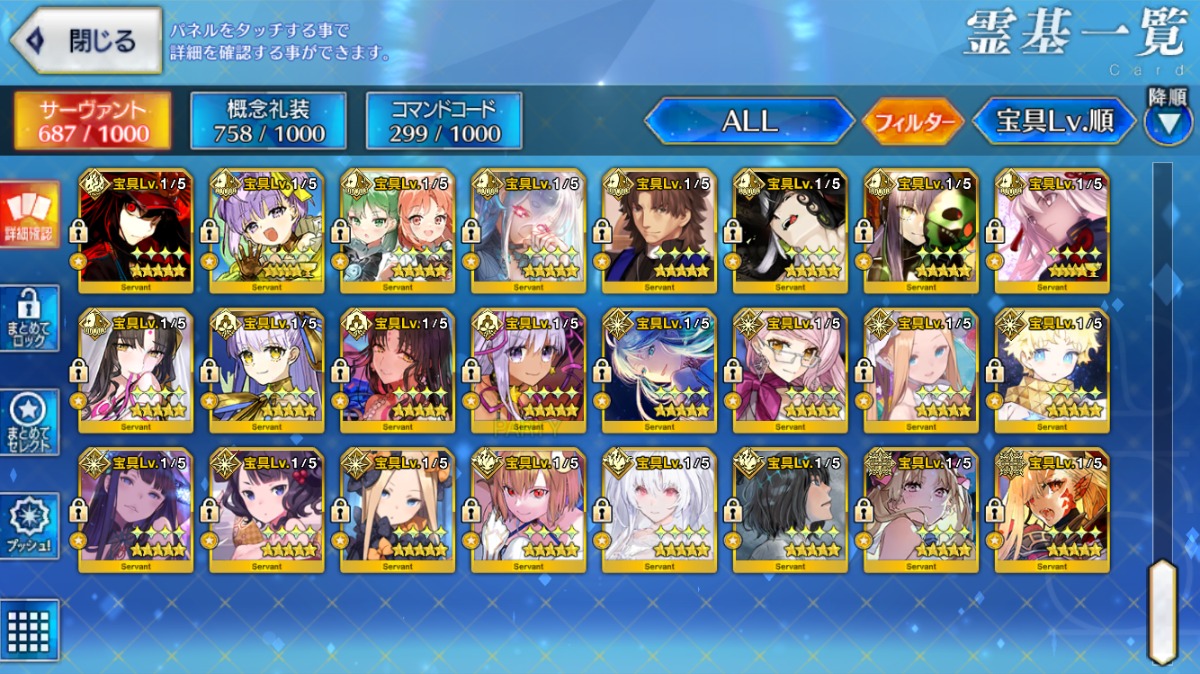Pick the green and orange-haired duo servant card
This screenshot has width=1200, height=674.
point(397,229)
